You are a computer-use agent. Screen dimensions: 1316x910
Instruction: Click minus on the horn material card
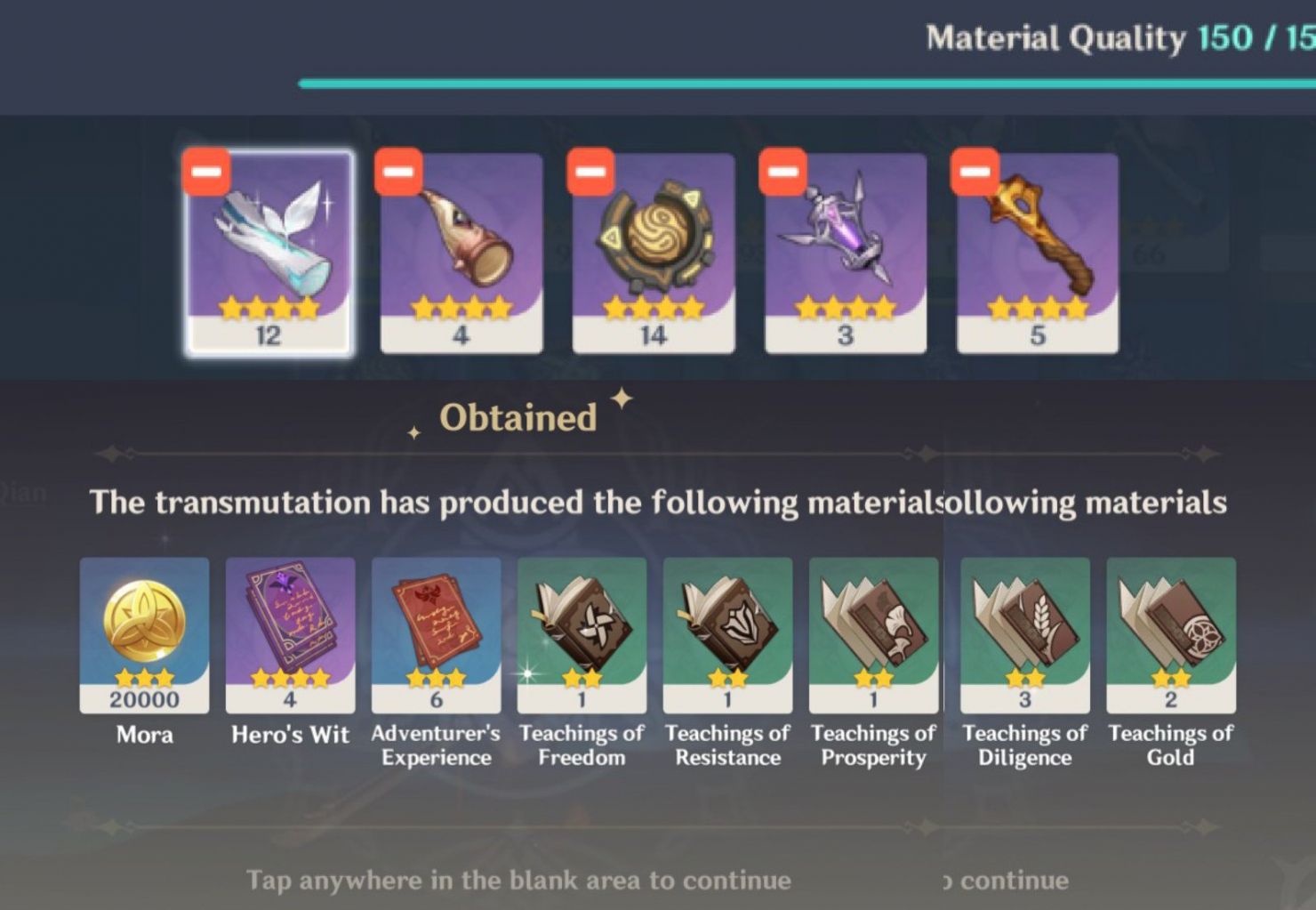click(399, 169)
